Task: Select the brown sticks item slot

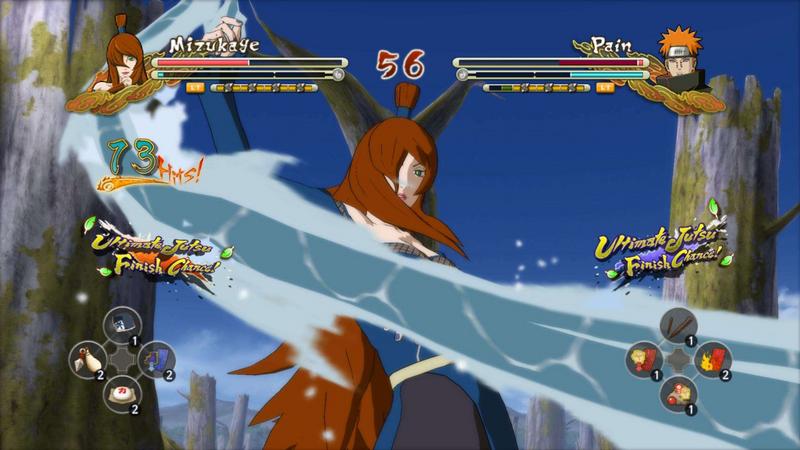Action: (678, 324)
